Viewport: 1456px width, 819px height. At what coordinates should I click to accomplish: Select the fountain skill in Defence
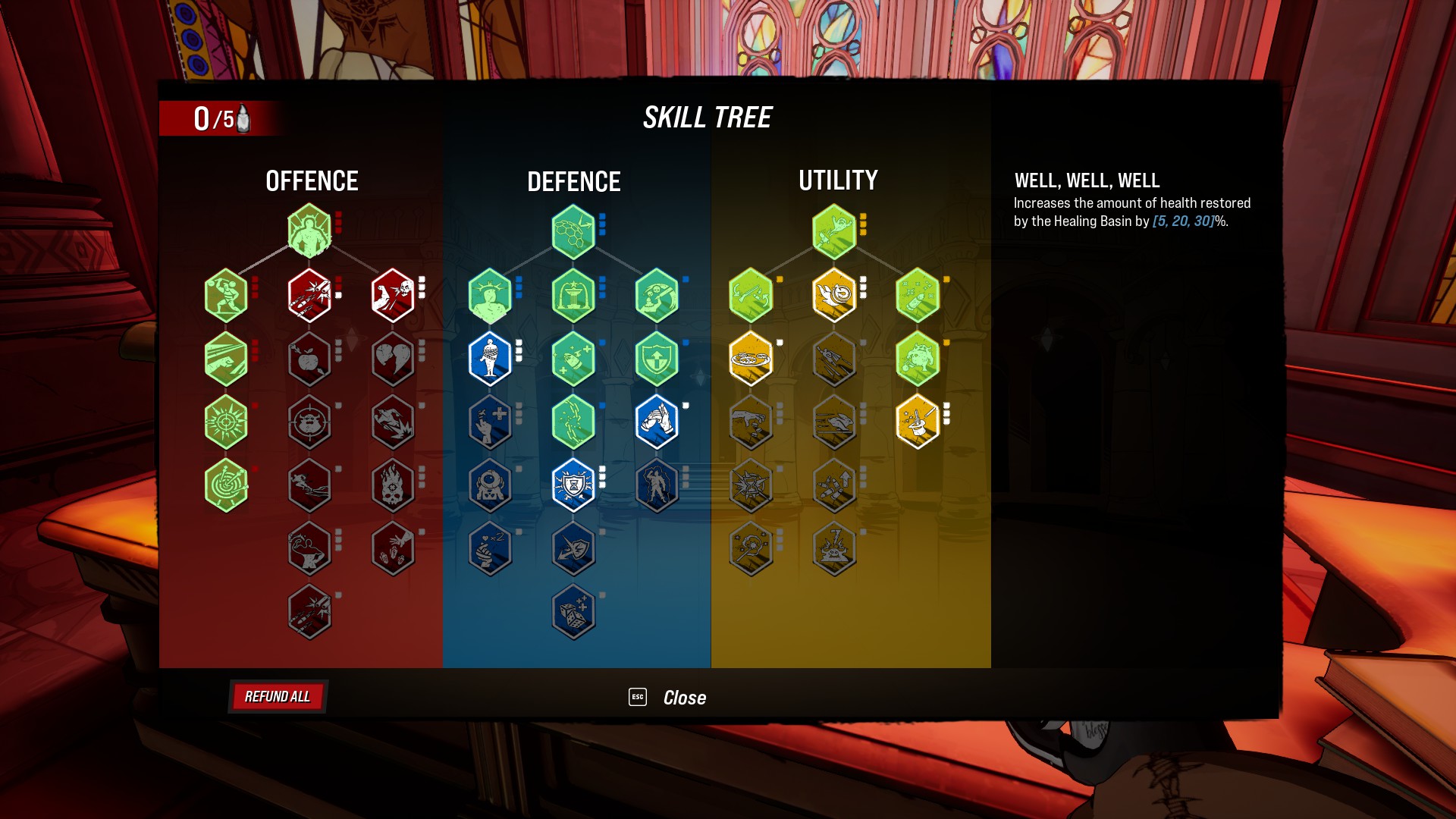tap(573, 295)
